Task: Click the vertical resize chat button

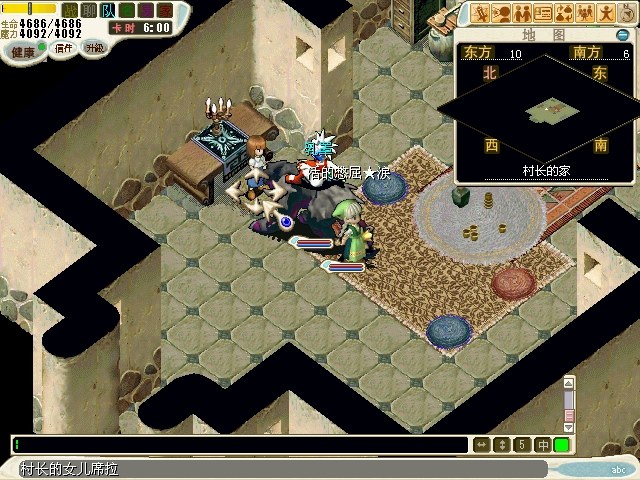Action: 502,444
